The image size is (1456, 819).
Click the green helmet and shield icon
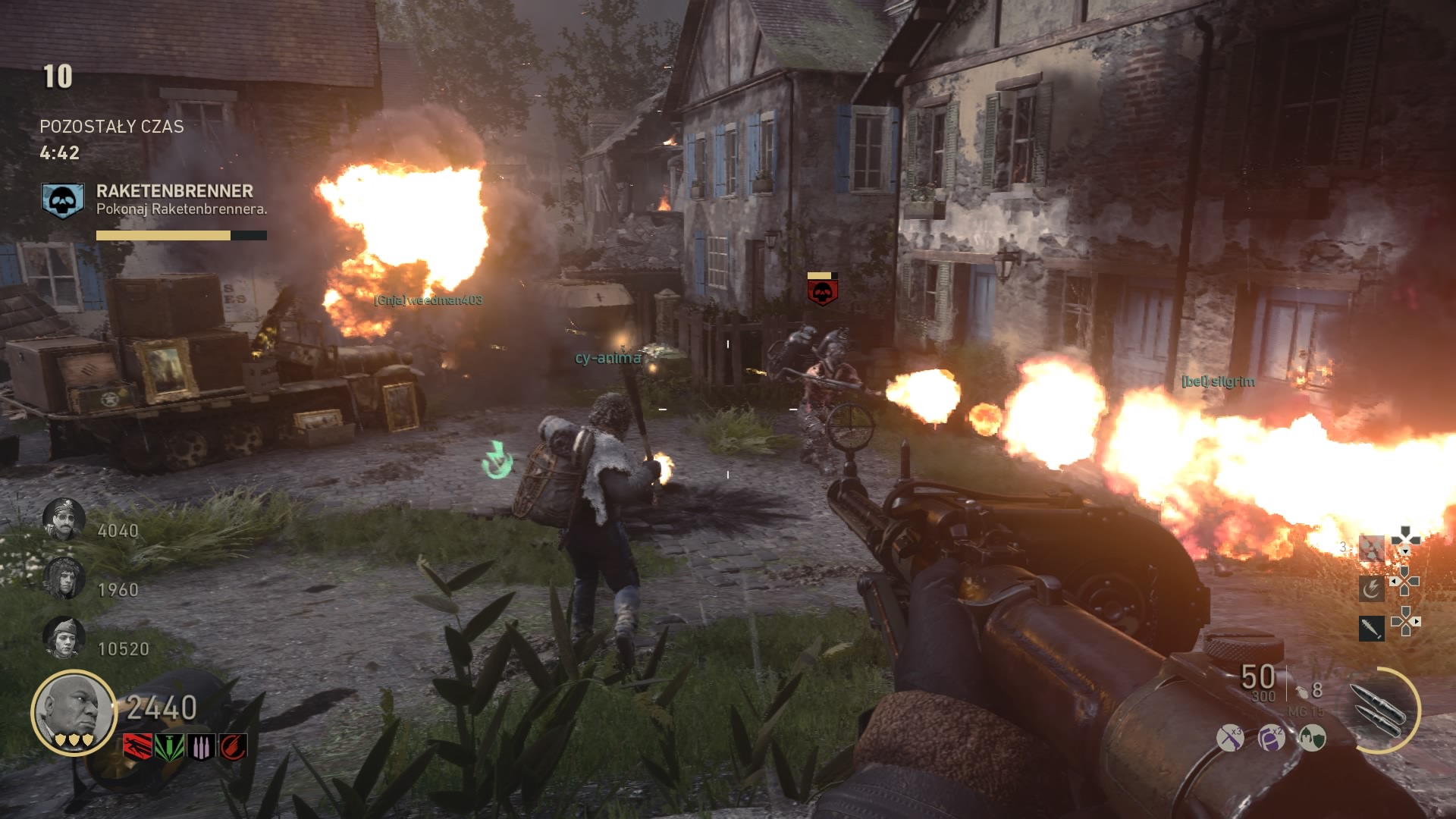pyautogui.click(x=1313, y=737)
